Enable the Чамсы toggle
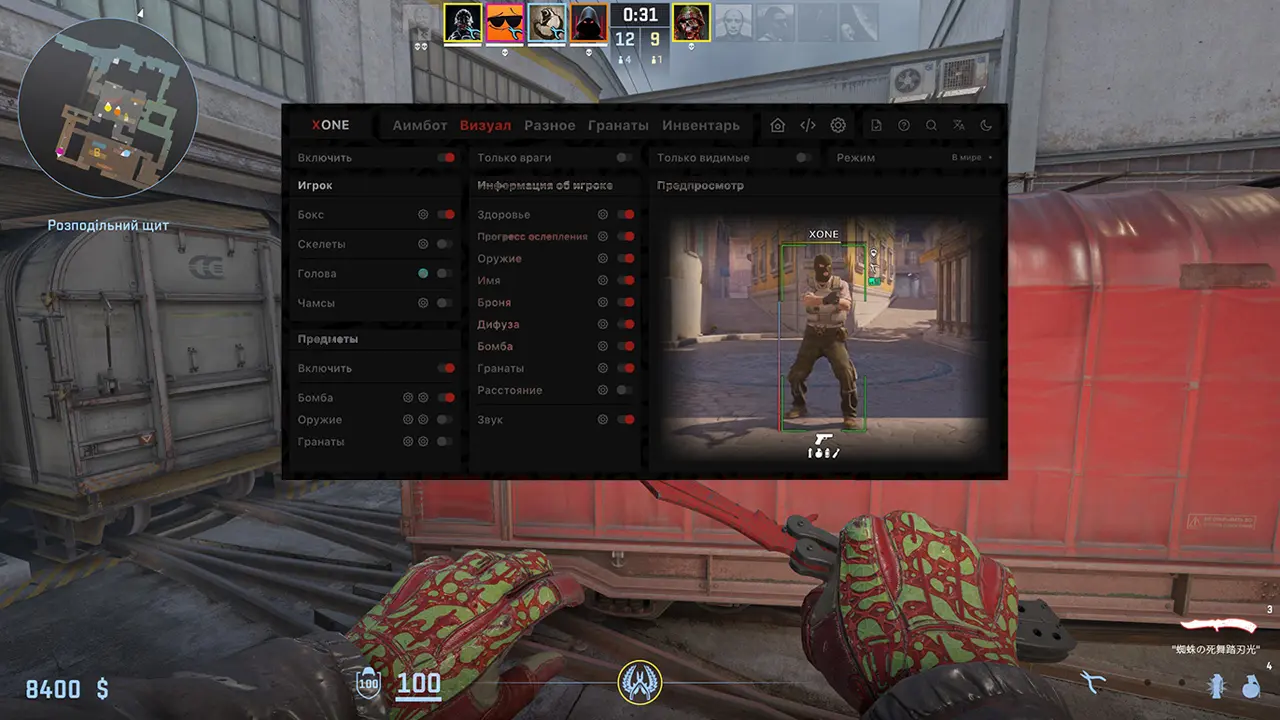This screenshot has height=720, width=1280. [x=445, y=303]
